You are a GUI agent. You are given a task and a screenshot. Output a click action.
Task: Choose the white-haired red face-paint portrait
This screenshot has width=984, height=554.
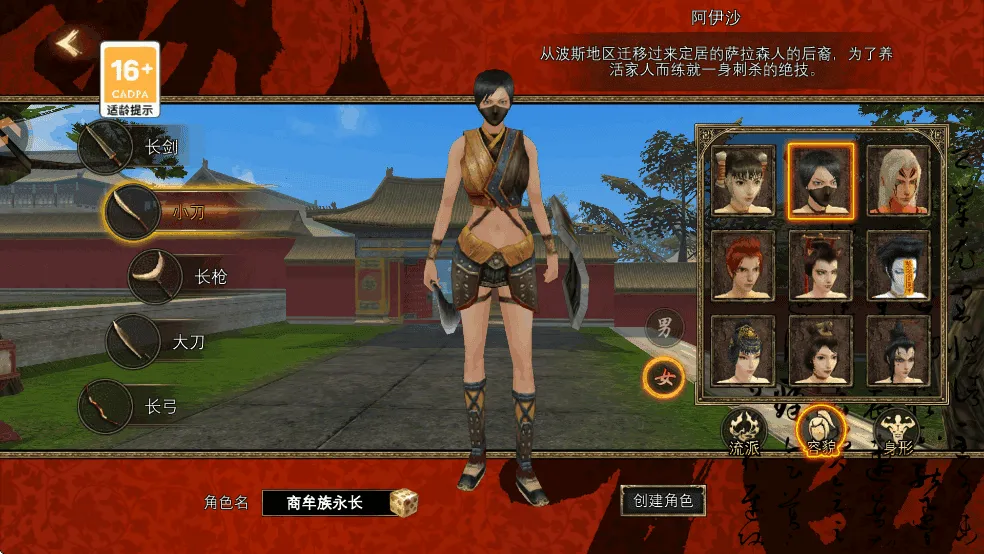(897, 180)
